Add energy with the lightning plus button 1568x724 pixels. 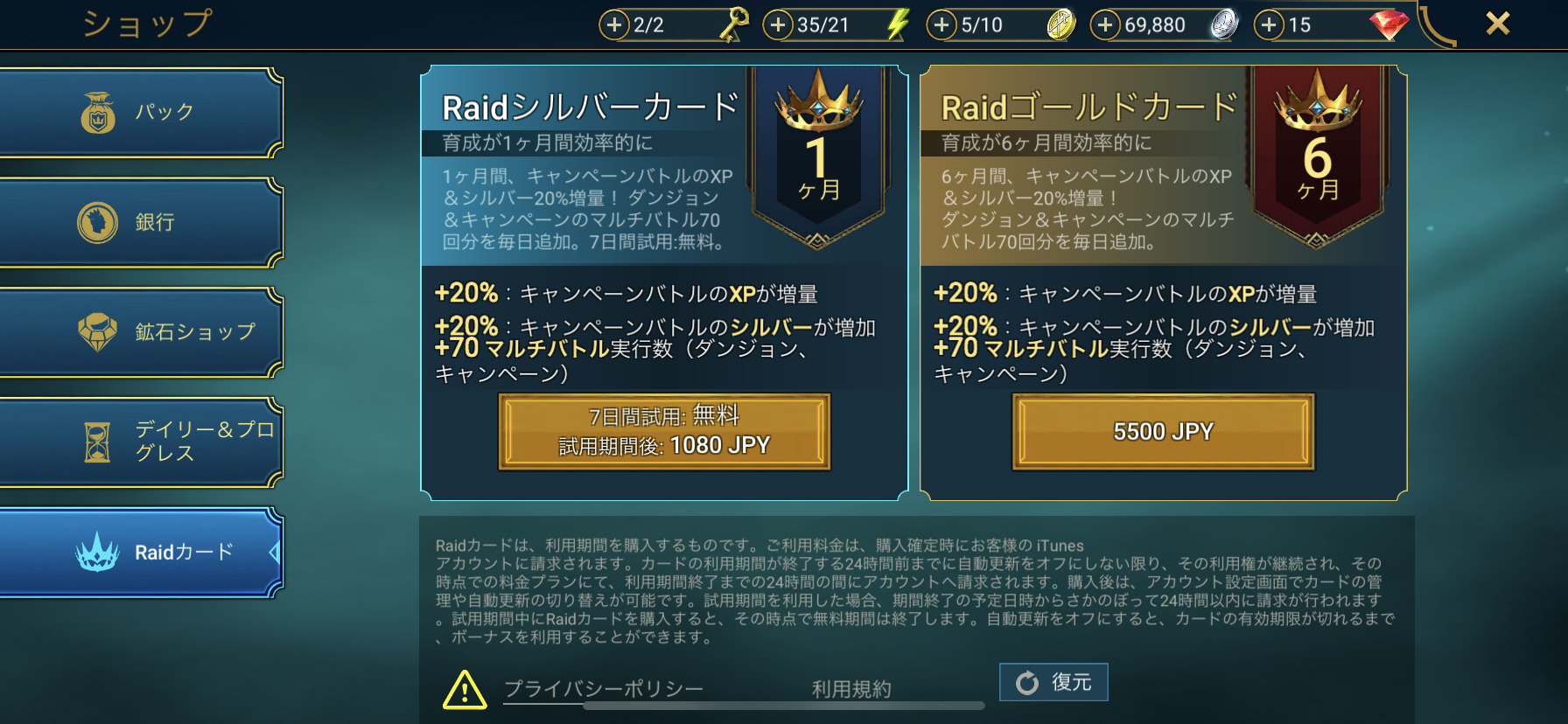[x=778, y=25]
